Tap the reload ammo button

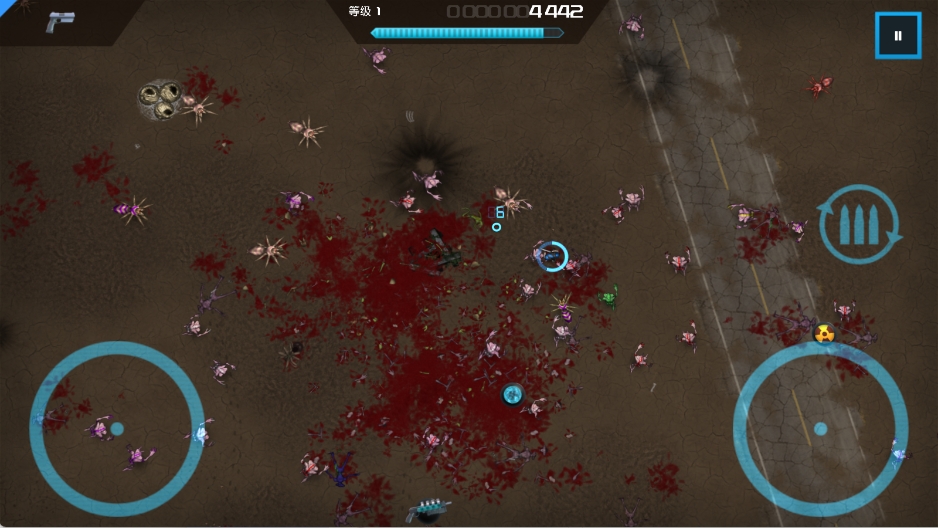tap(858, 224)
